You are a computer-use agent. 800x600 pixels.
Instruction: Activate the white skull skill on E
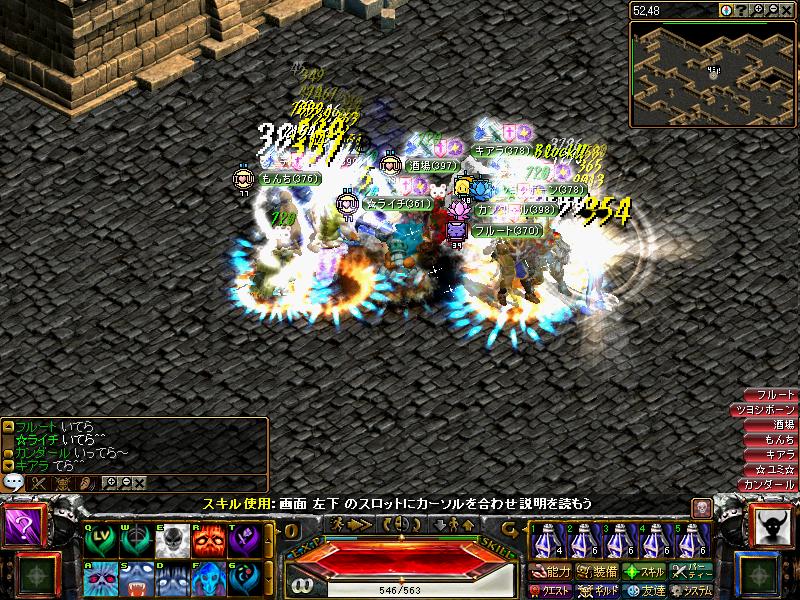(x=170, y=541)
